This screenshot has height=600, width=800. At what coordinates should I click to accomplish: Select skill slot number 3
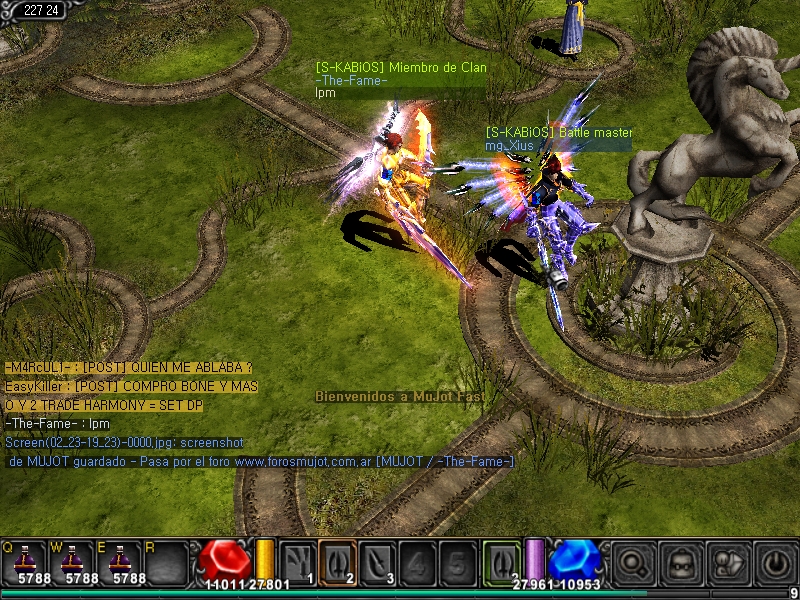(x=377, y=562)
